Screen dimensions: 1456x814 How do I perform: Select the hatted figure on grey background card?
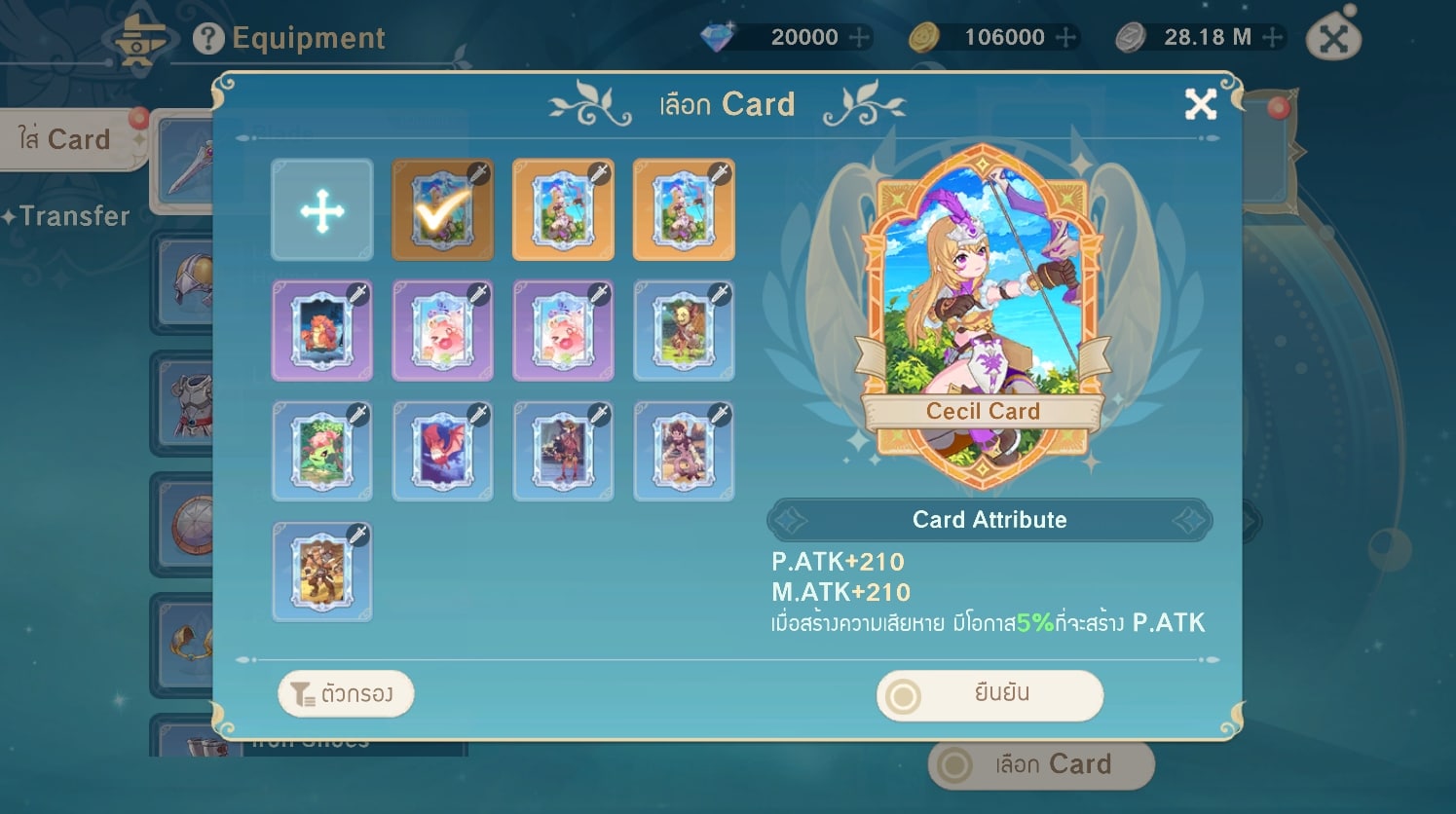click(563, 452)
